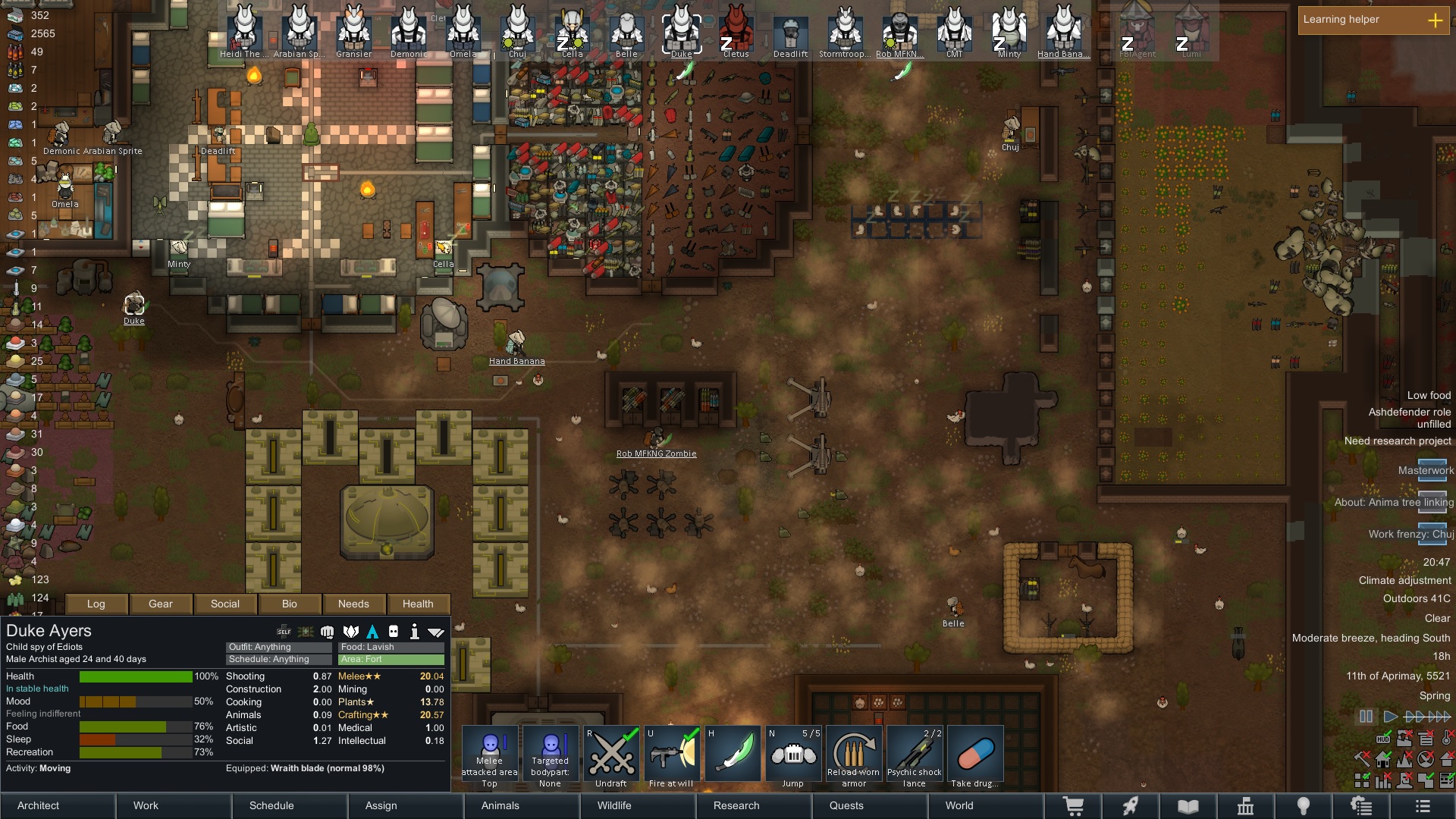Expand the Learning helper panel
Screen dimensions: 1456x819
click(x=1435, y=20)
